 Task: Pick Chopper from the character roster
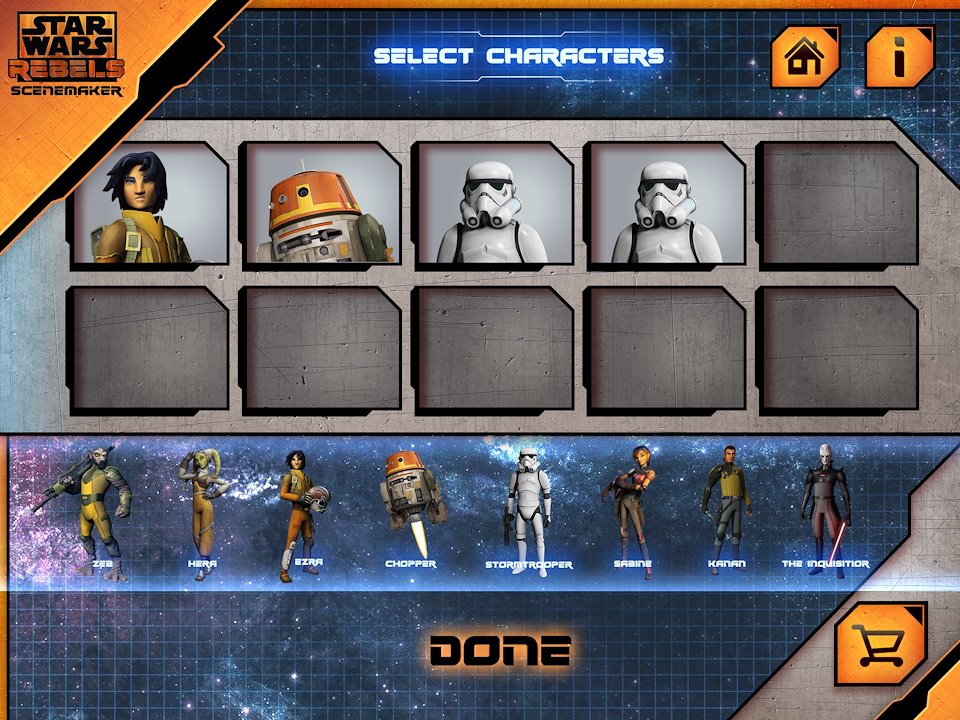[x=411, y=505]
